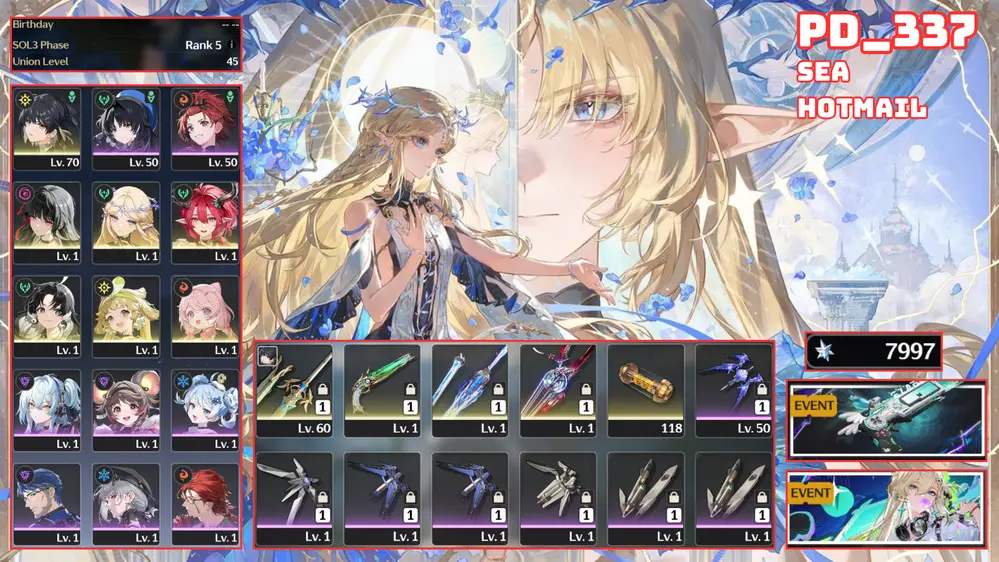Select the red-haired Lv. 50 character
The image size is (999, 562).
[x=205, y=128]
